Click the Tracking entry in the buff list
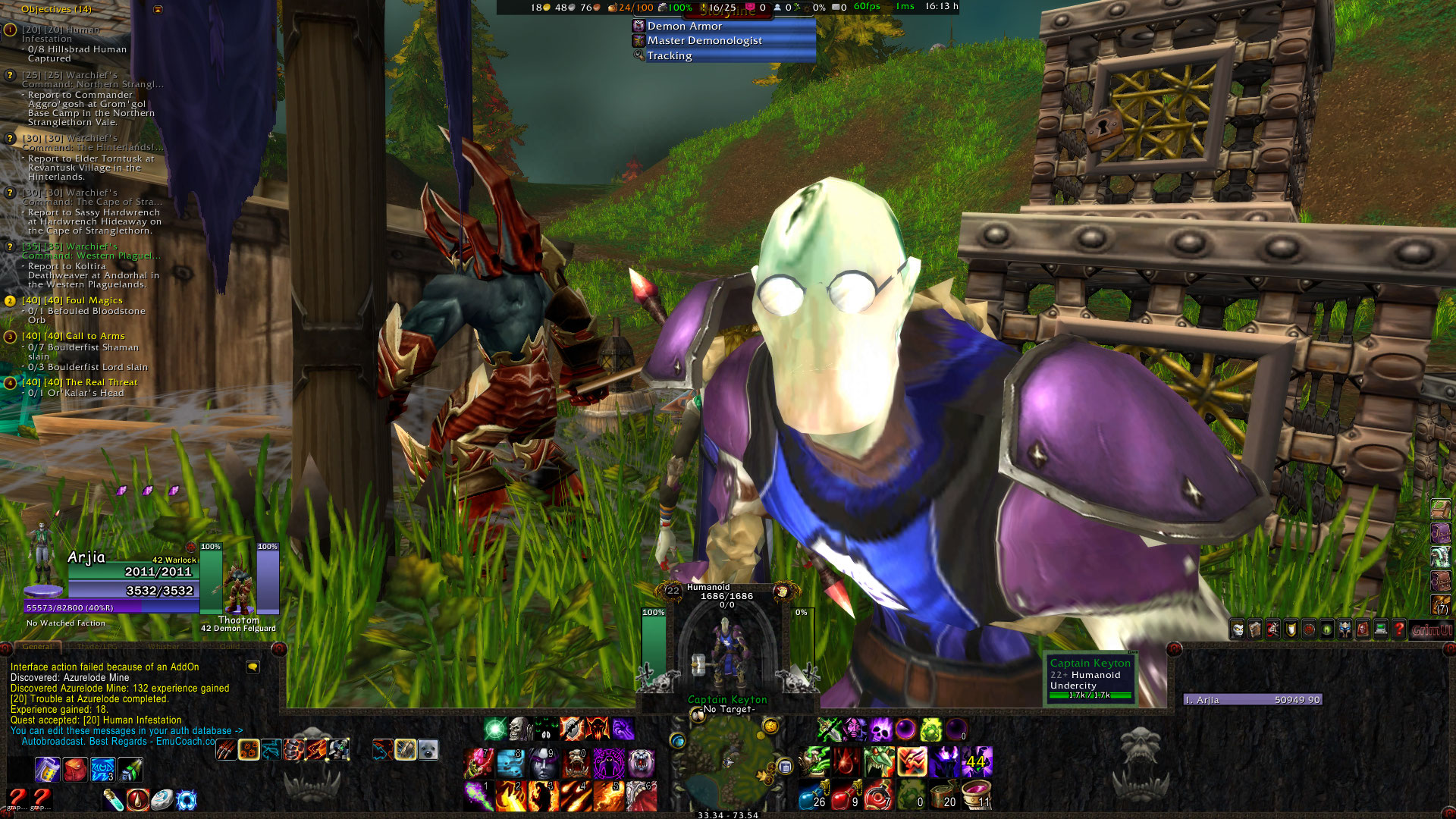1456x819 pixels. click(x=669, y=55)
